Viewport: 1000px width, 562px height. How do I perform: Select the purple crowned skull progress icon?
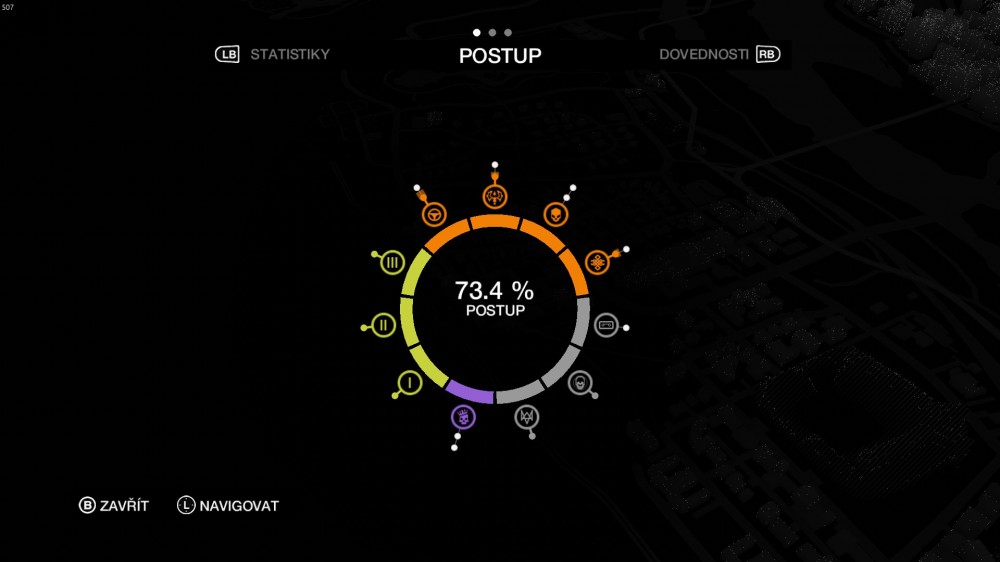coord(463,416)
